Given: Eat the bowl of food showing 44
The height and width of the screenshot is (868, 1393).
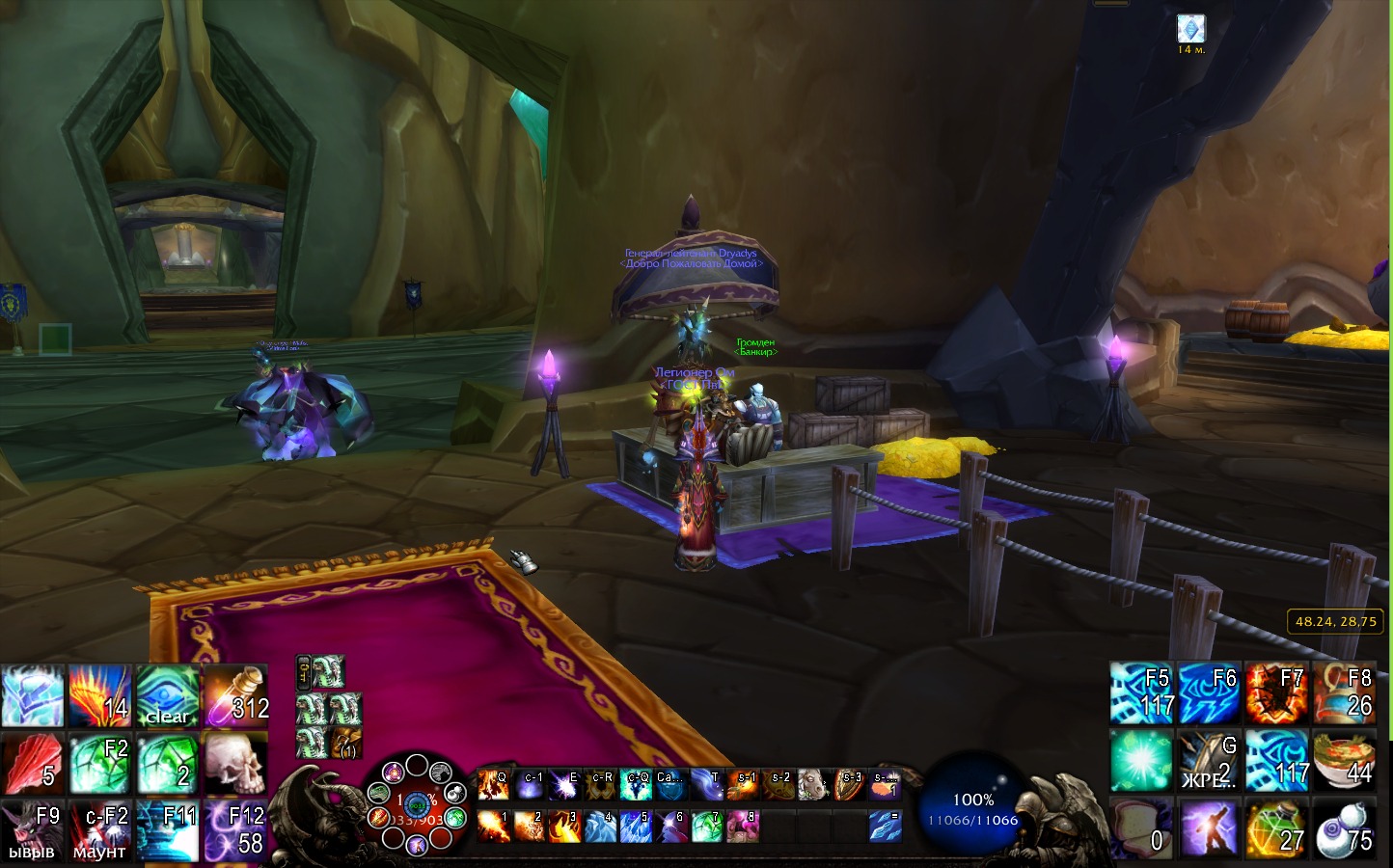Looking at the screenshot, I should (1345, 761).
